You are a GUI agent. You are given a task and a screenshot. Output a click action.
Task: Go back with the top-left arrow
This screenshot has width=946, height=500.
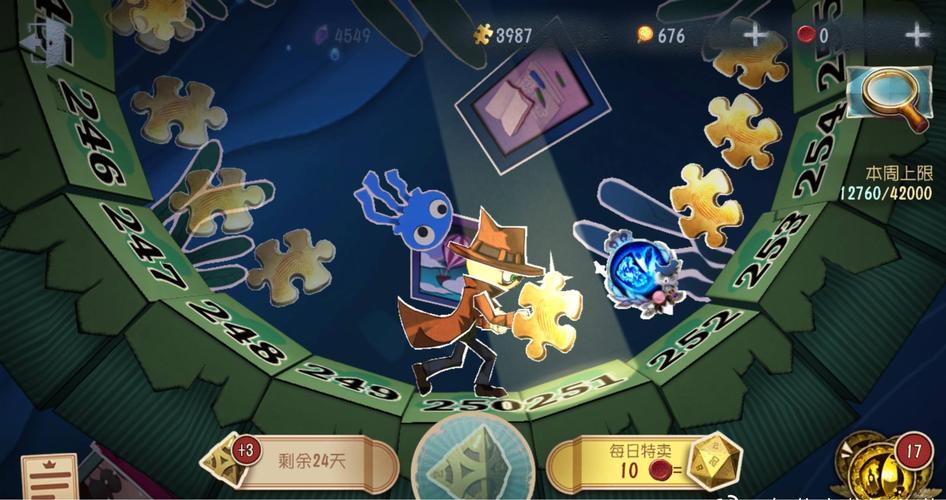(x=47, y=41)
